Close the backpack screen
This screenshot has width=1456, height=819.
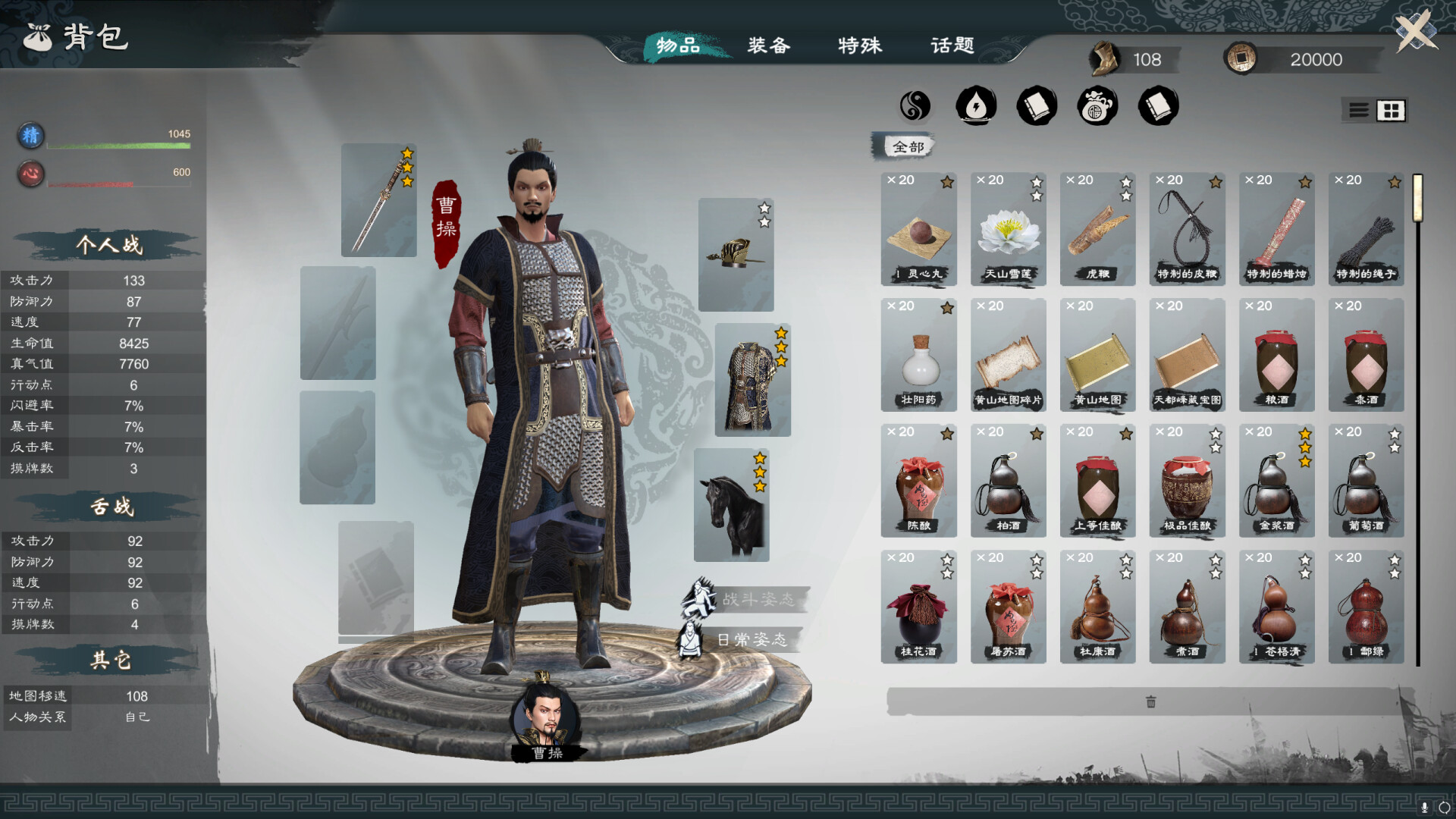tap(1416, 32)
